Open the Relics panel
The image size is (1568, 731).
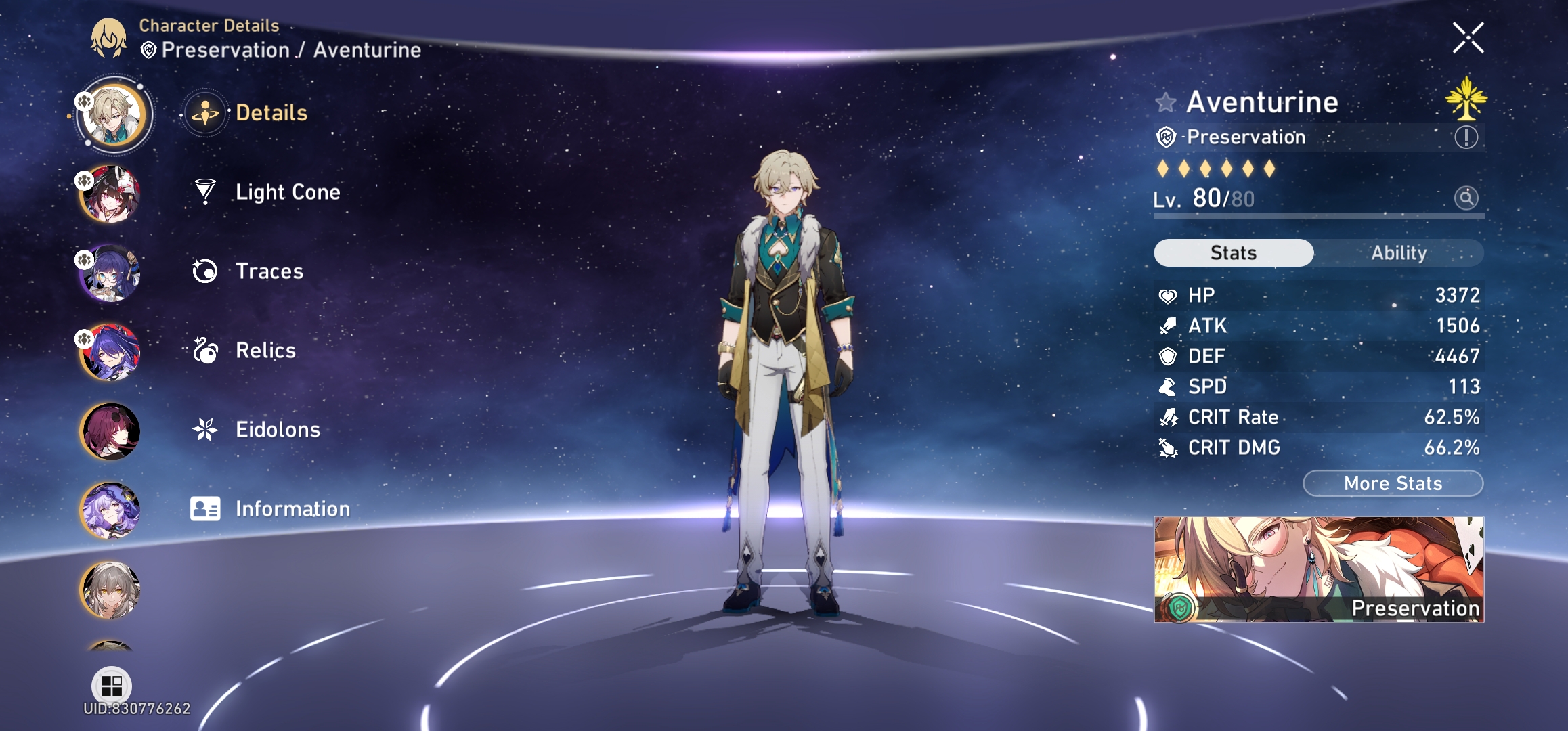(264, 351)
